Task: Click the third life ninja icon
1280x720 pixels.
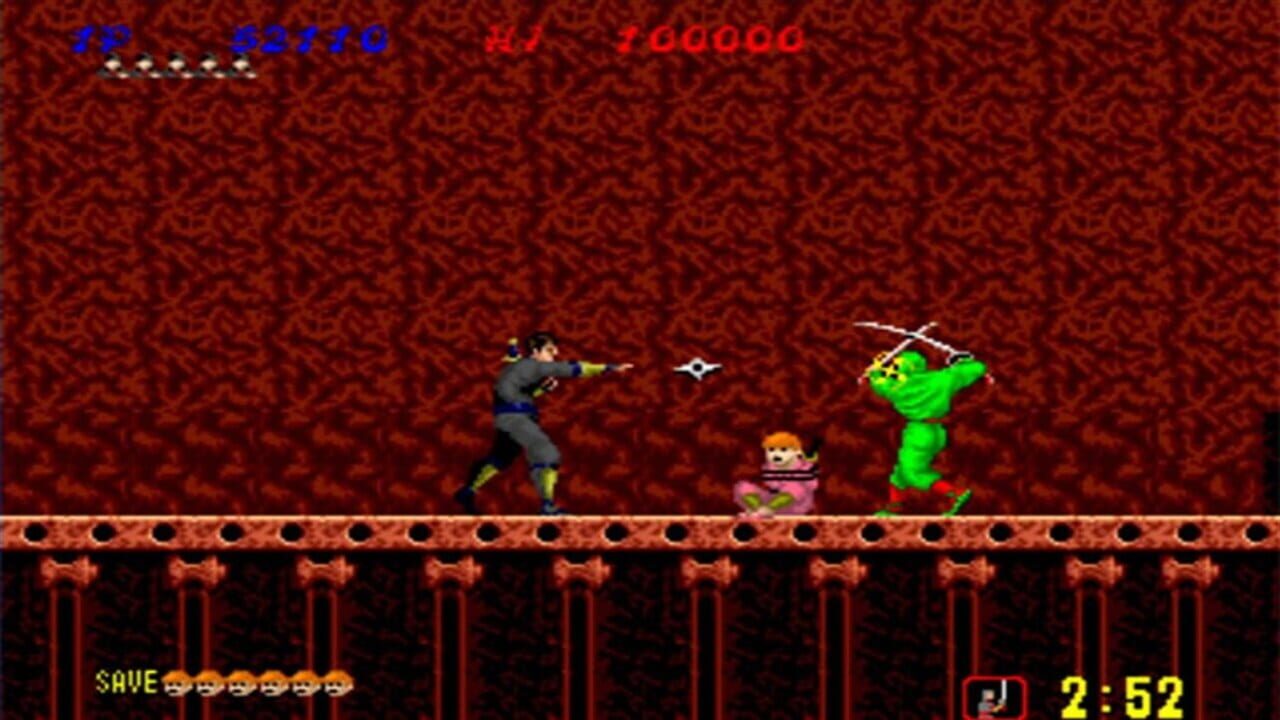Action: [x=175, y=65]
